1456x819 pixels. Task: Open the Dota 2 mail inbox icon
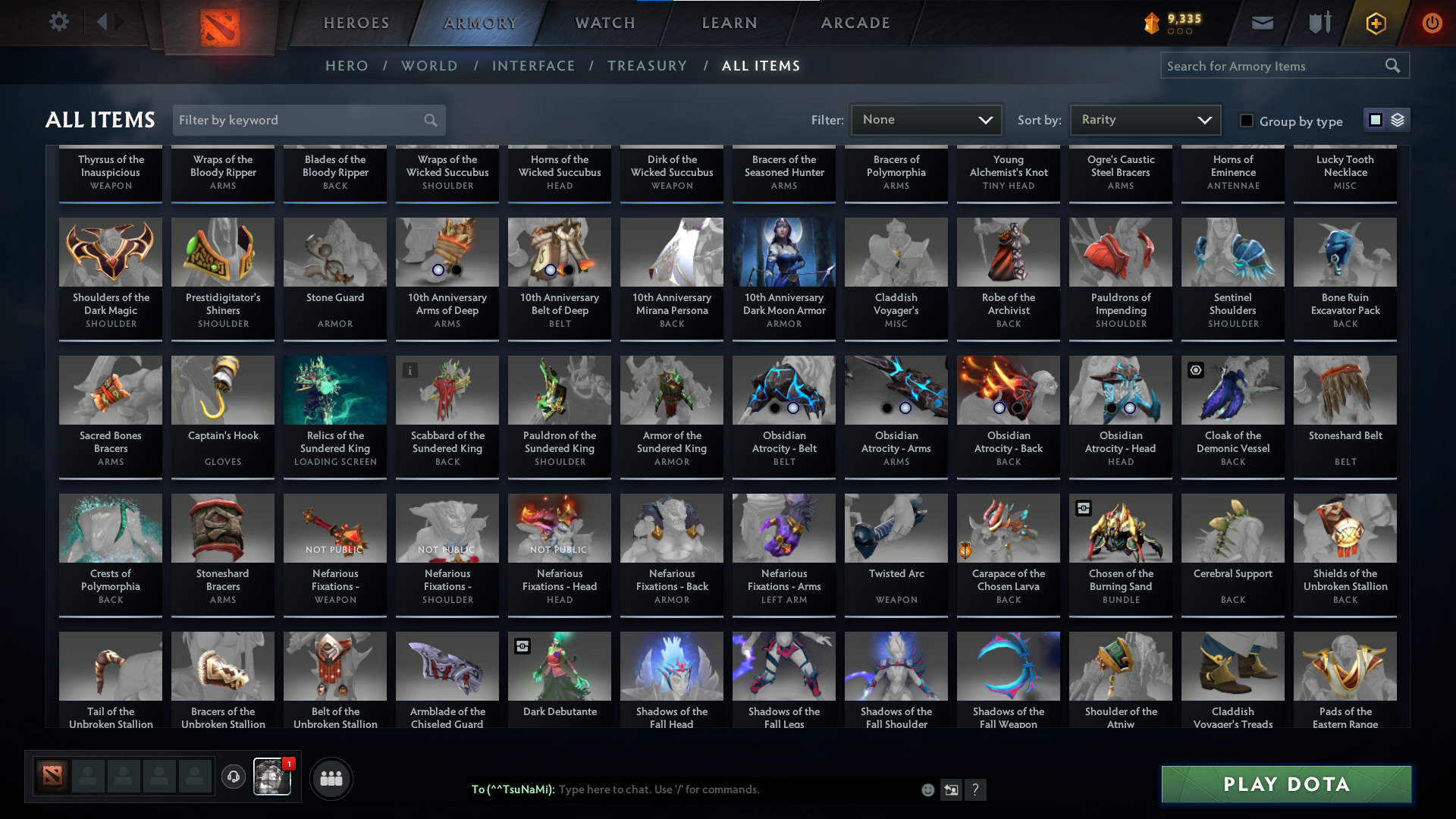click(1262, 23)
